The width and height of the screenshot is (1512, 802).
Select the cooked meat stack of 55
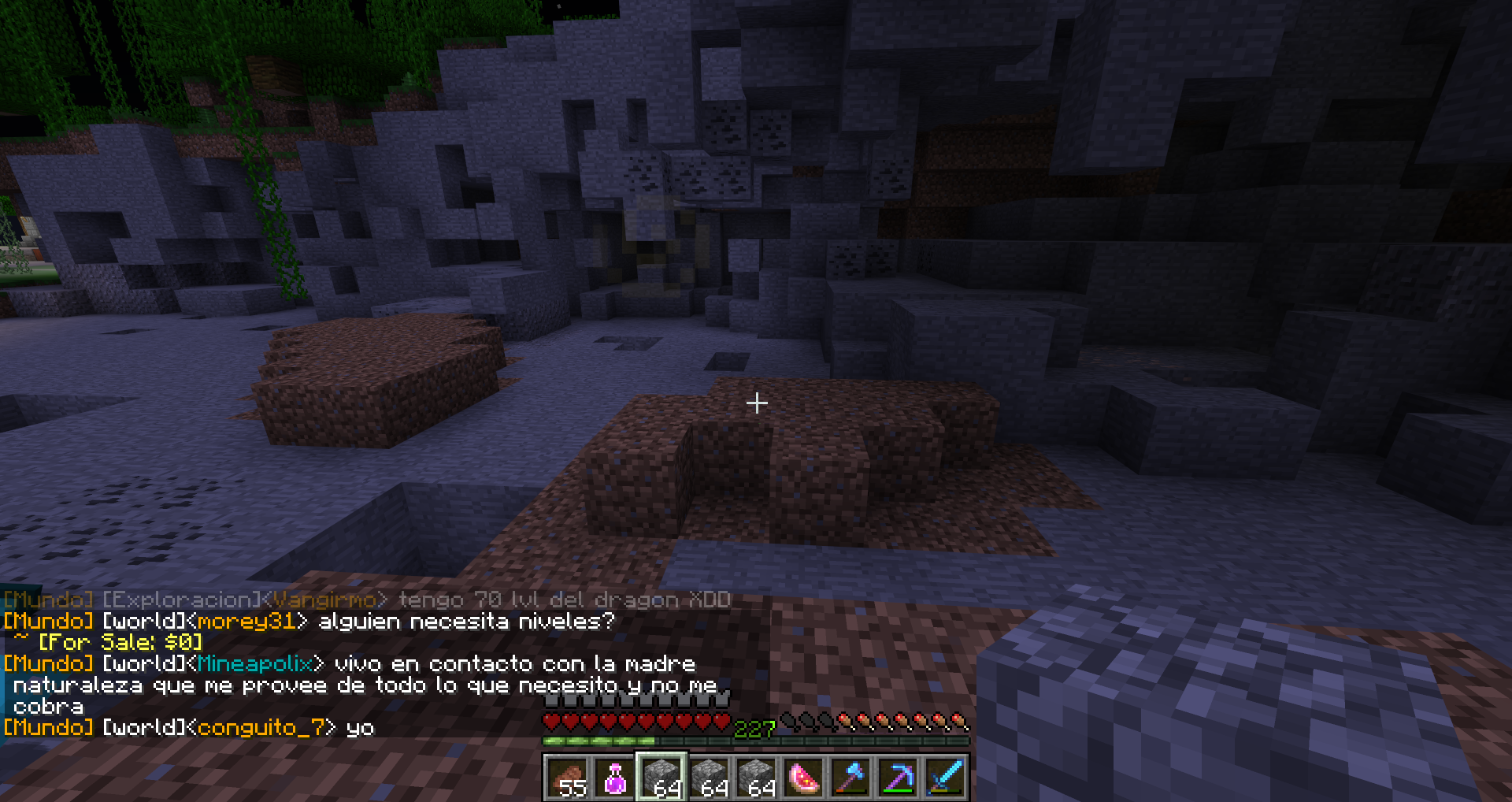tap(567, 778)
